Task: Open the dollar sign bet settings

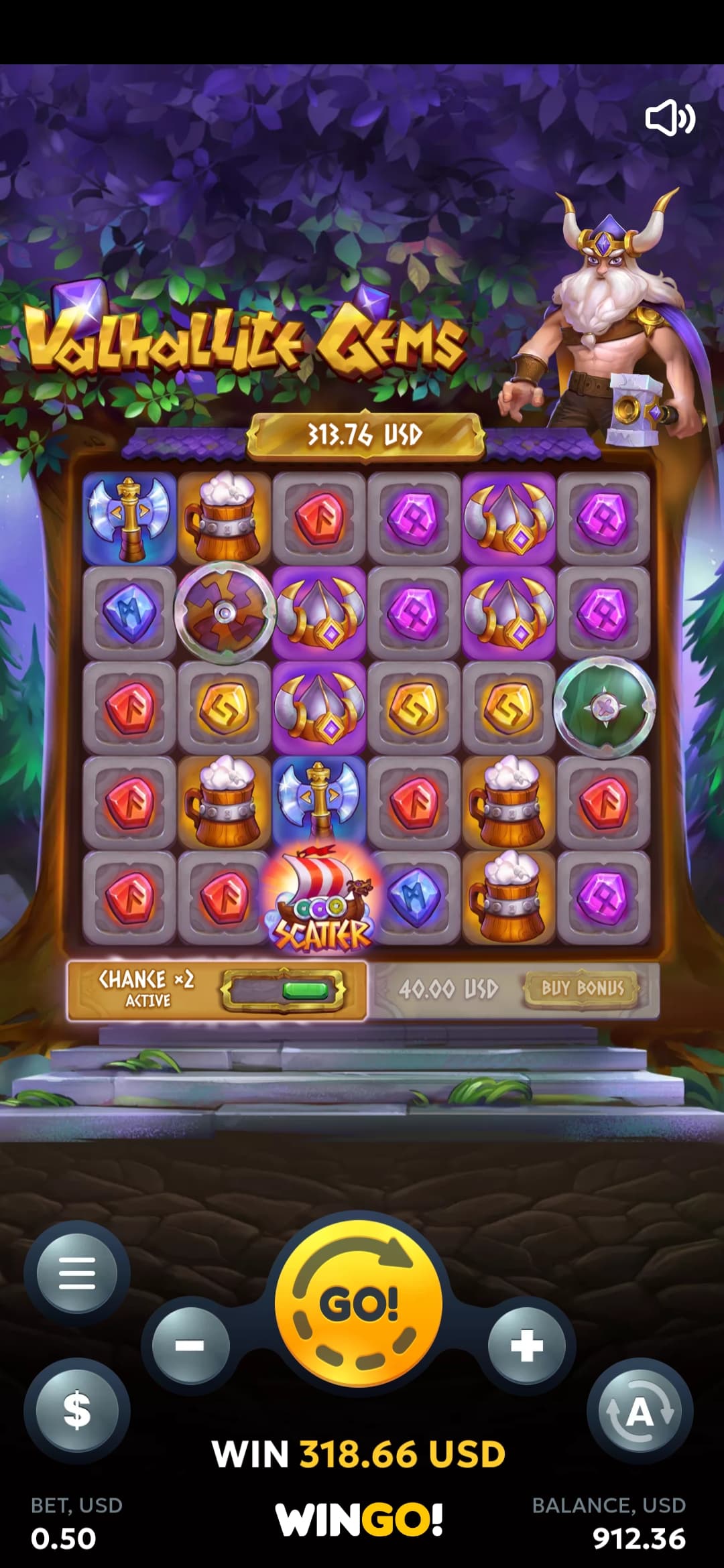Action: tap(77, 1409)
